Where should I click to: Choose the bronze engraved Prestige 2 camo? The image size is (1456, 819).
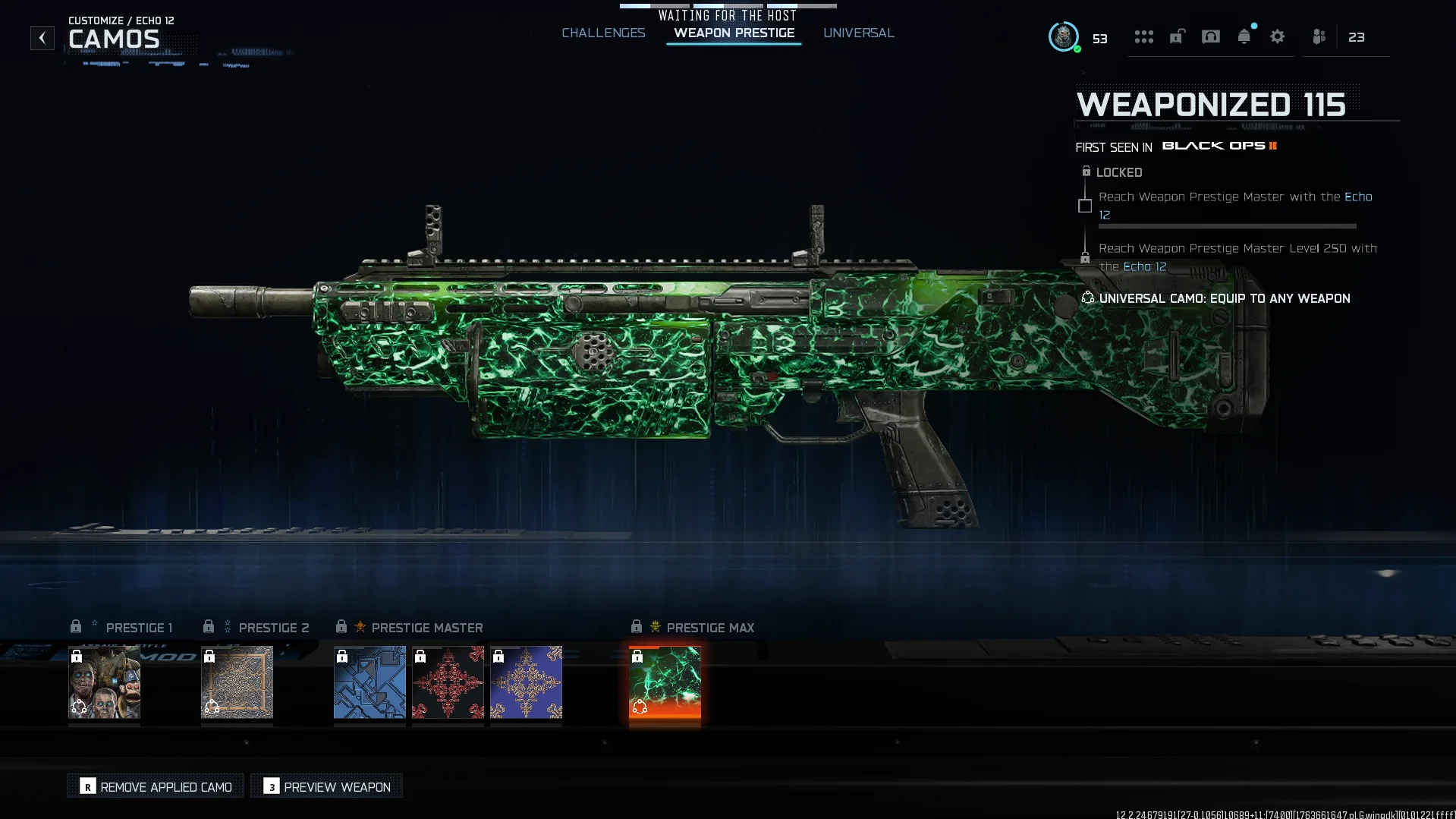click(x=237, y=682)
